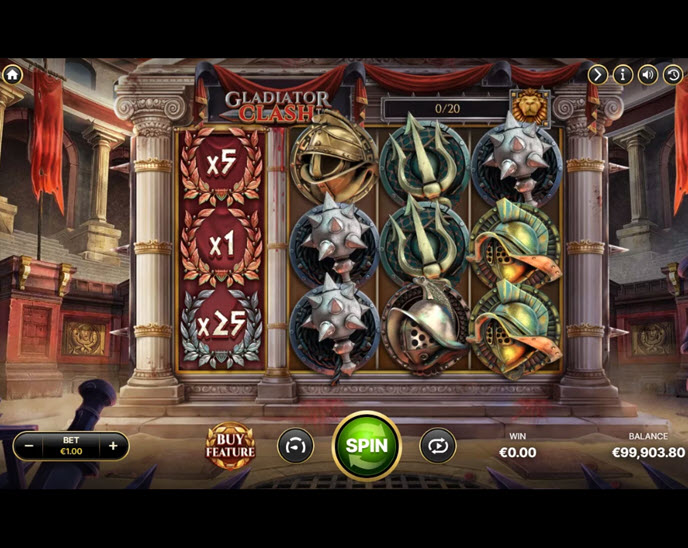Viewport: 688px width, 548px height.
Task: Toggle the sound speaker icon
Action: 648,74
